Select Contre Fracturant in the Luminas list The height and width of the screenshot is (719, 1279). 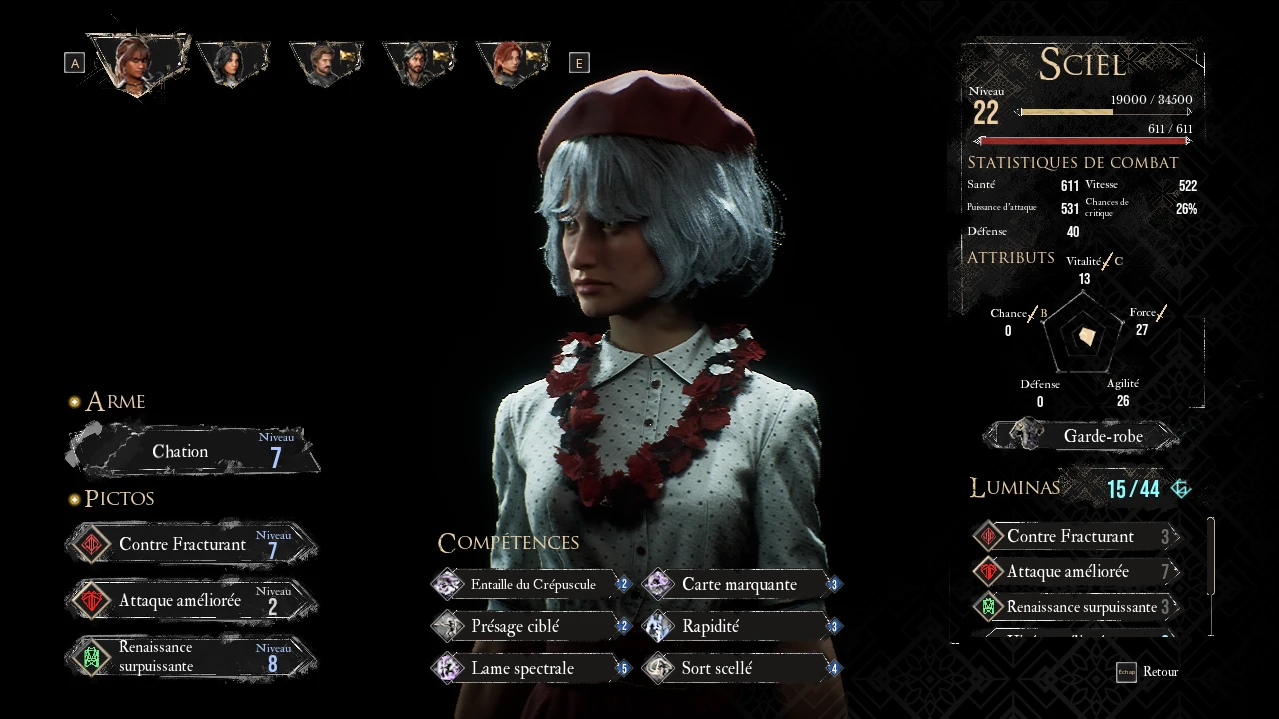pos(1075,537)
